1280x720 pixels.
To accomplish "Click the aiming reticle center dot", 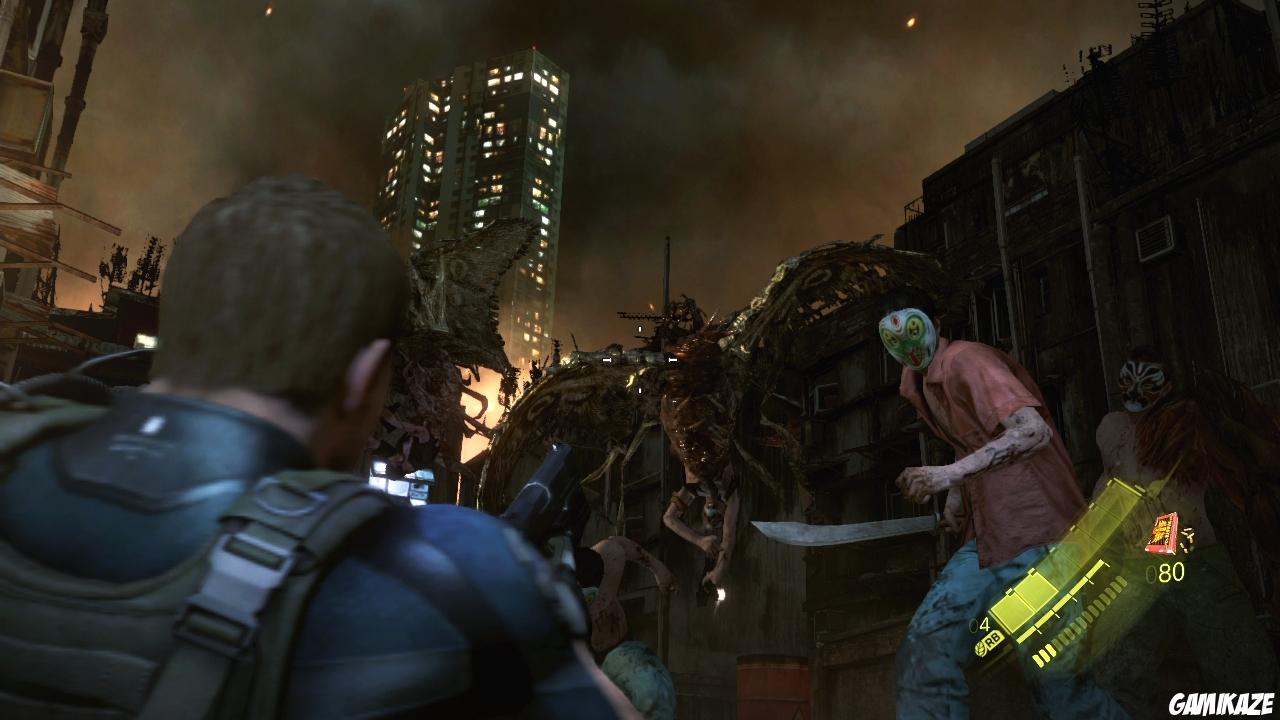I will pos(640,360).
